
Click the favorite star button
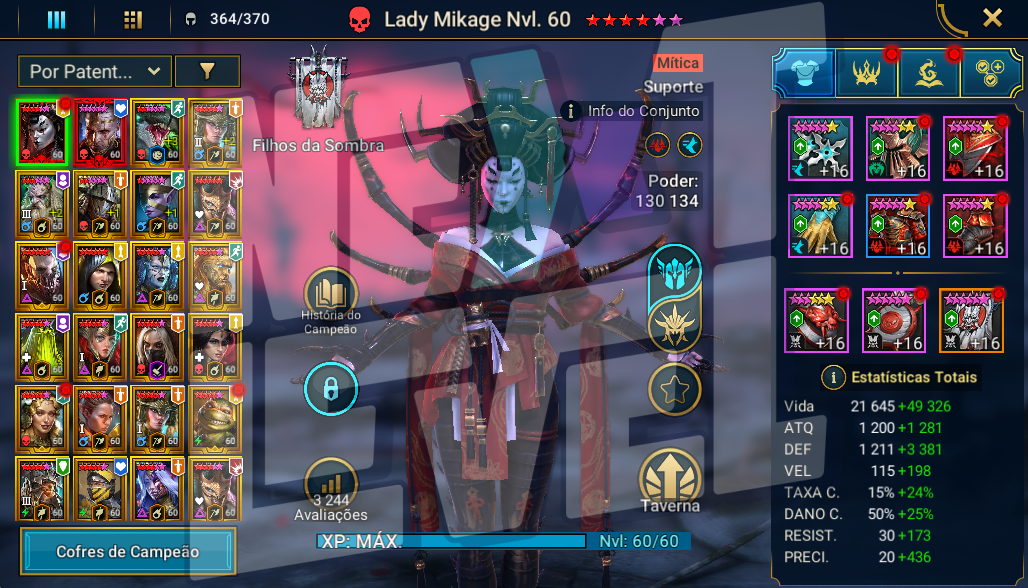pos(674,388)
